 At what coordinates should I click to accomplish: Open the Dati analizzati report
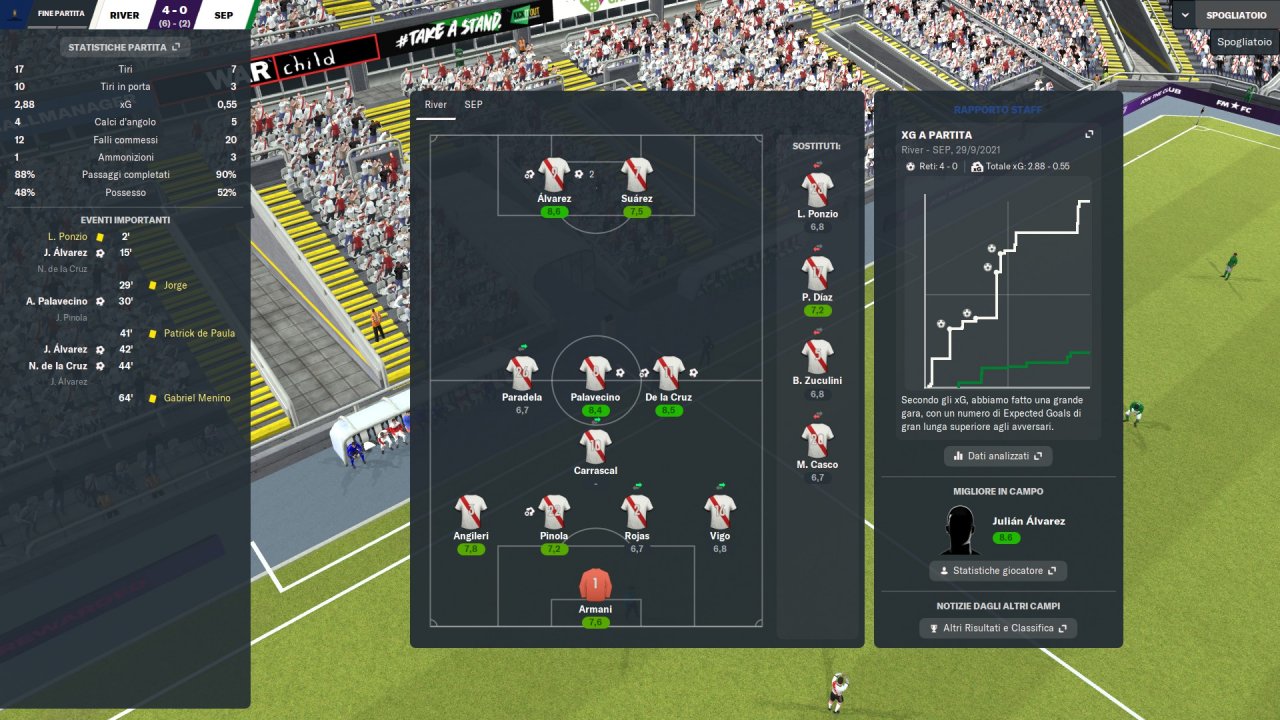[997, 456]
